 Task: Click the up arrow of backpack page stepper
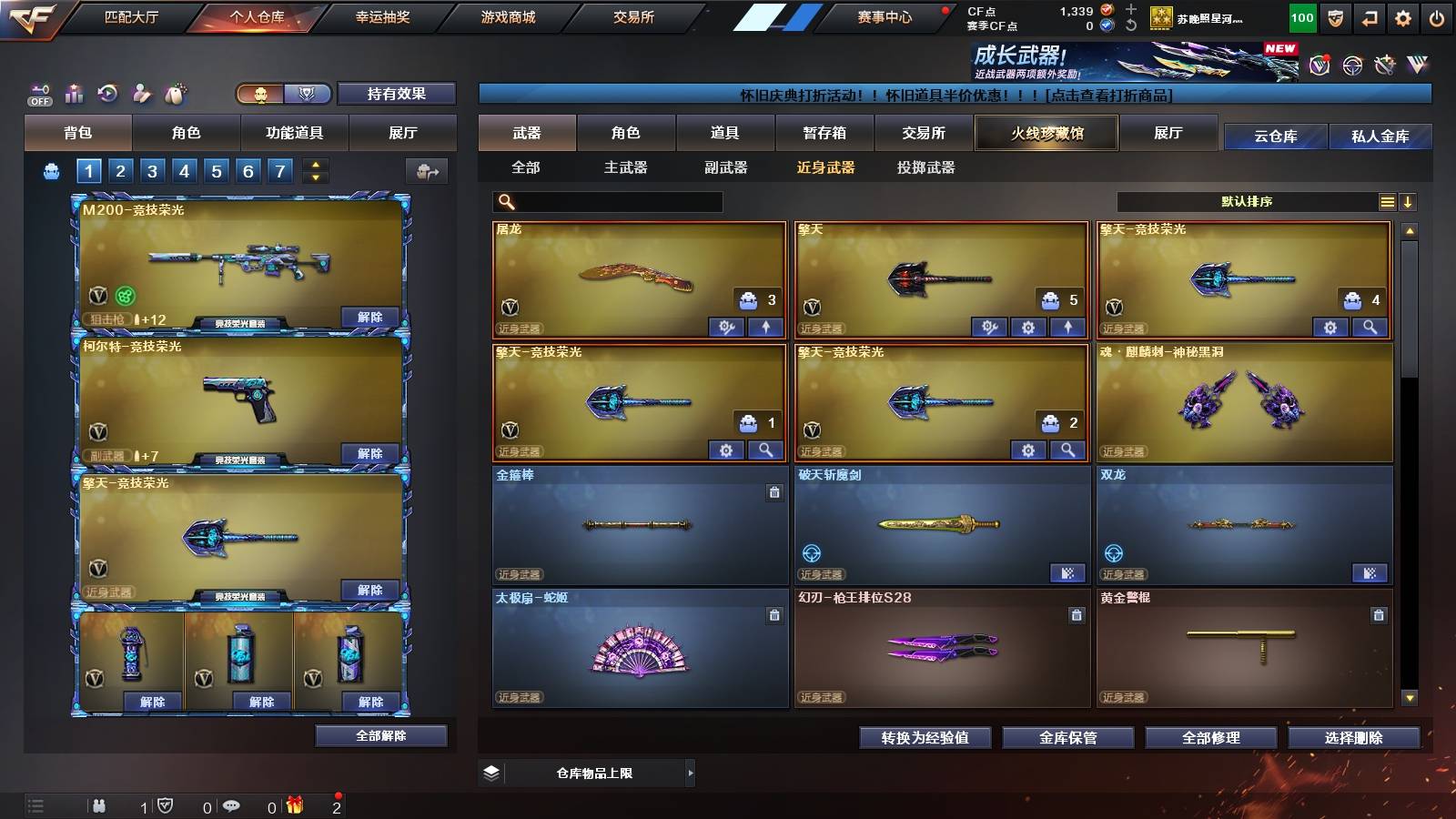click(x=314, y=164)
